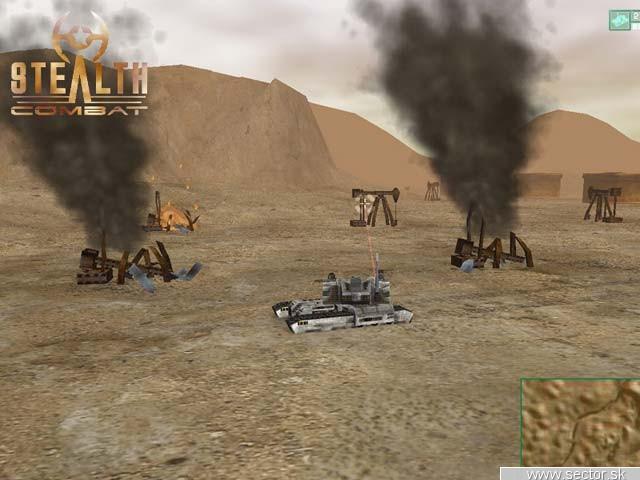Open the www.sector.sk watermark link
Screen dimensions: 640x480
(570, 473)
